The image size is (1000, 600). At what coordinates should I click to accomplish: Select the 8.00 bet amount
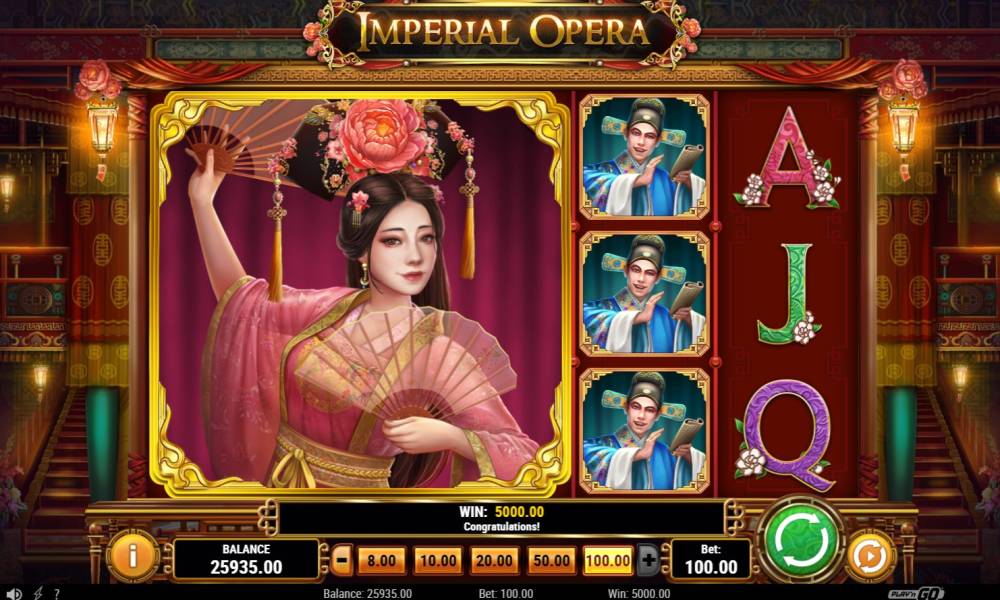click(x=382, y=560)
